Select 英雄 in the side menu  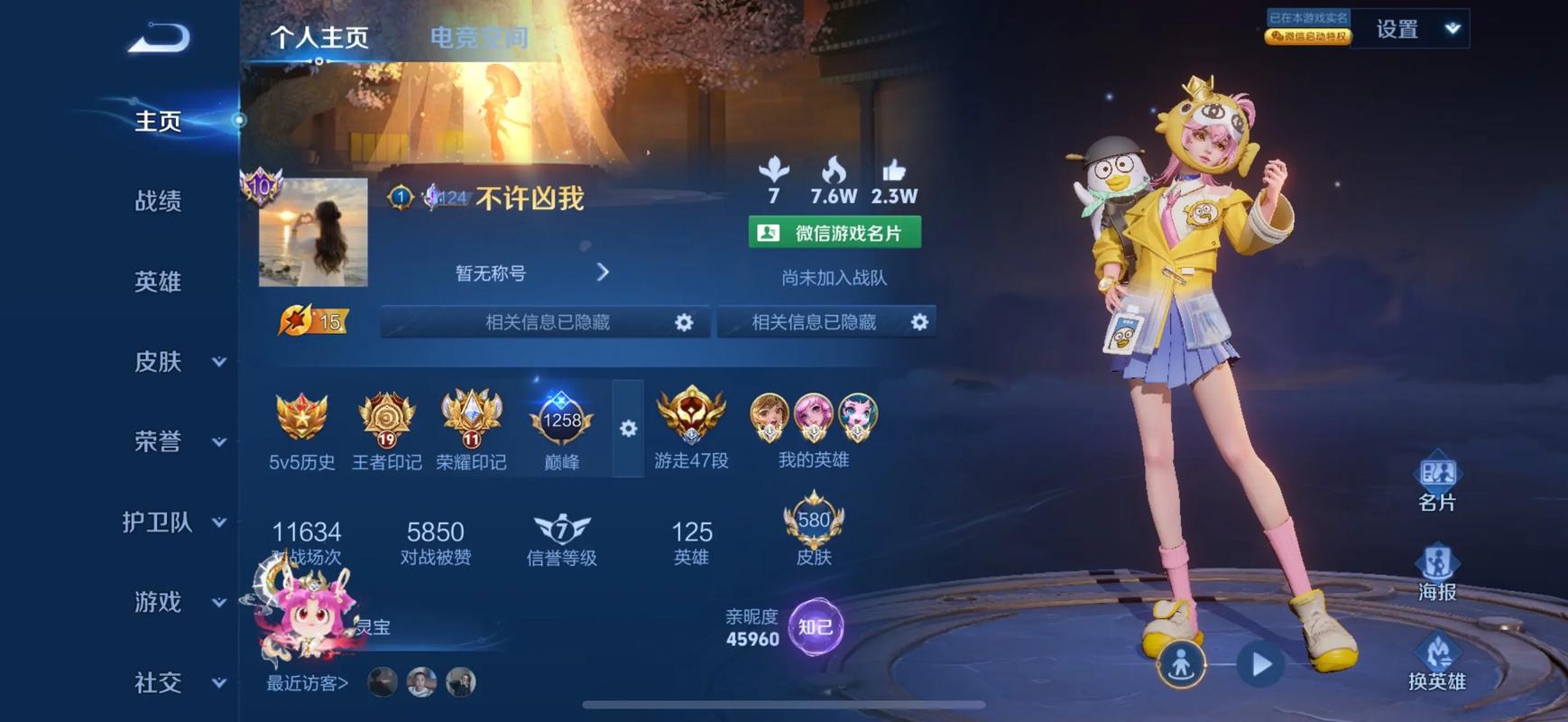click(x=158, y=282)
